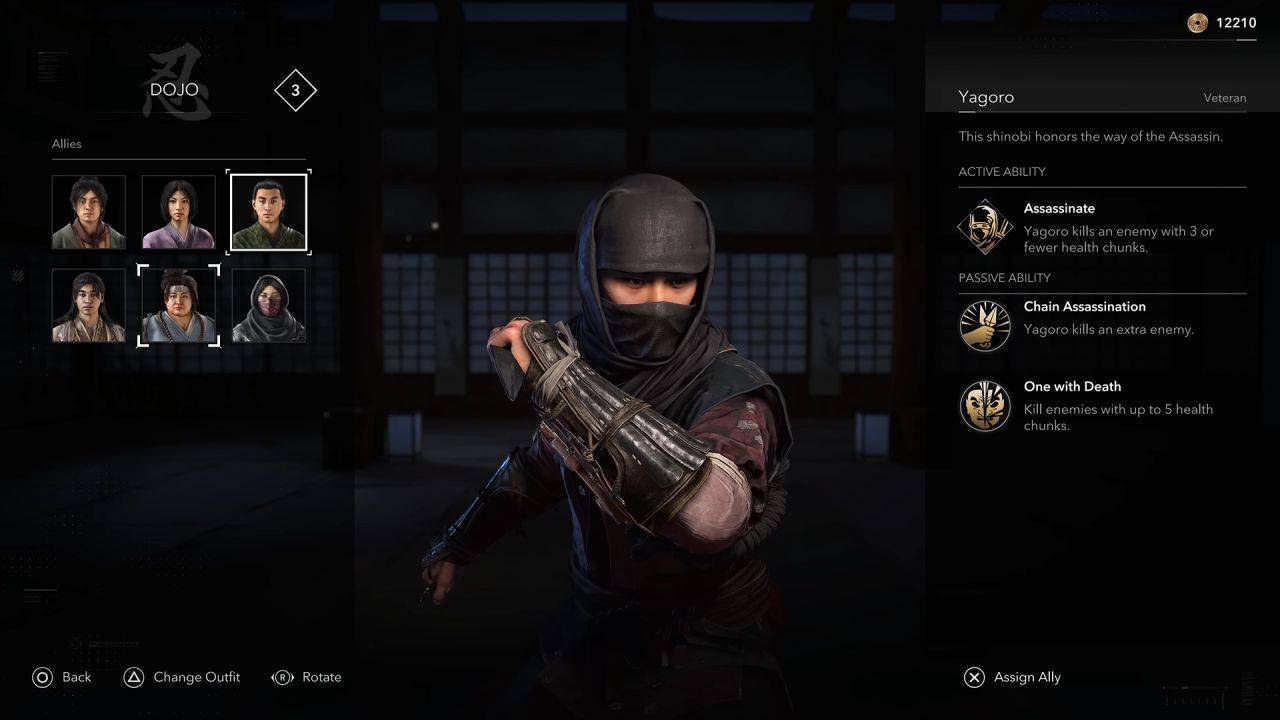Viewport: 1280px width, 720px height.
Task: Inspect the Chain Assassination passive icon
Action: coord(985,326)
